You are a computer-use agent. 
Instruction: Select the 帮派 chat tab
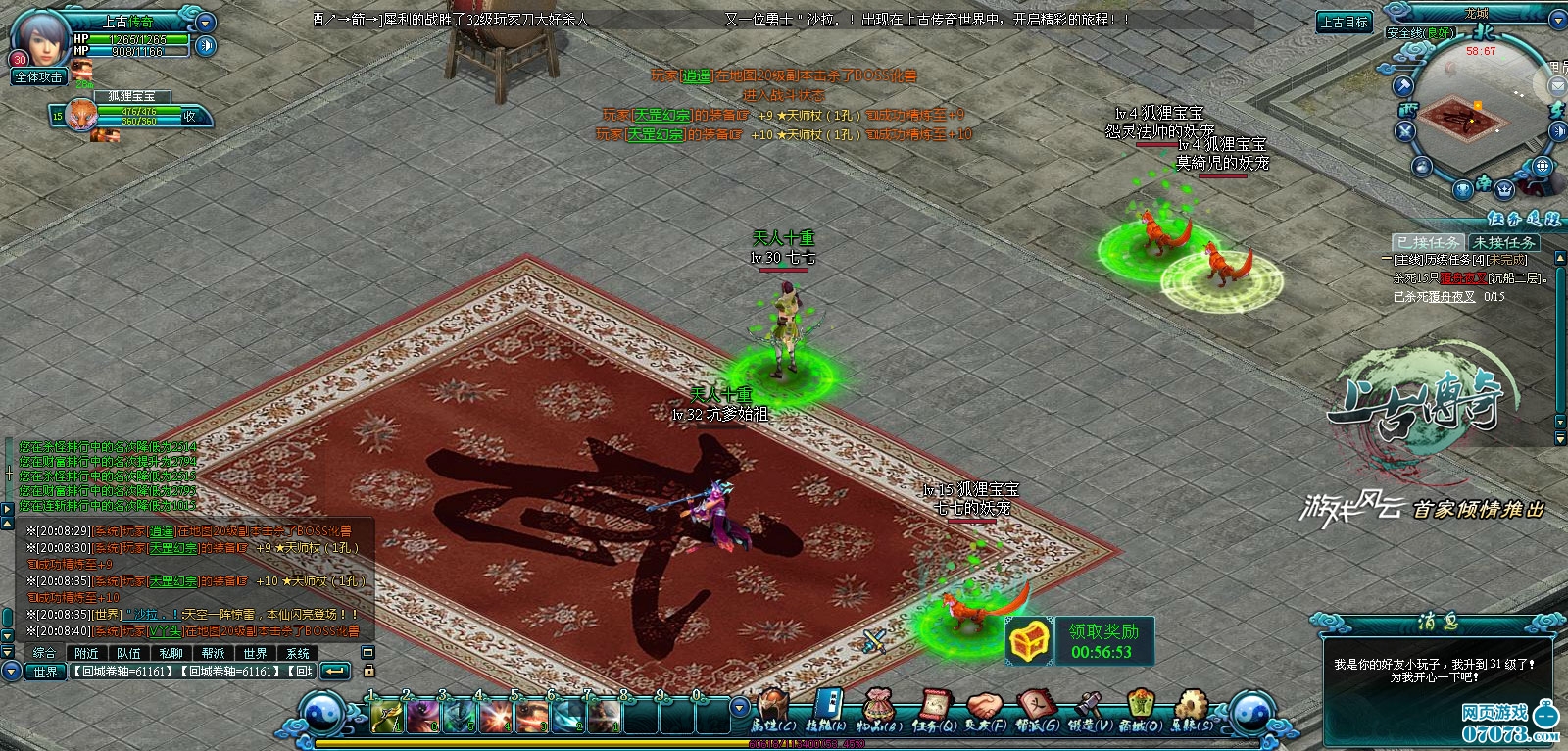[213, 653]
